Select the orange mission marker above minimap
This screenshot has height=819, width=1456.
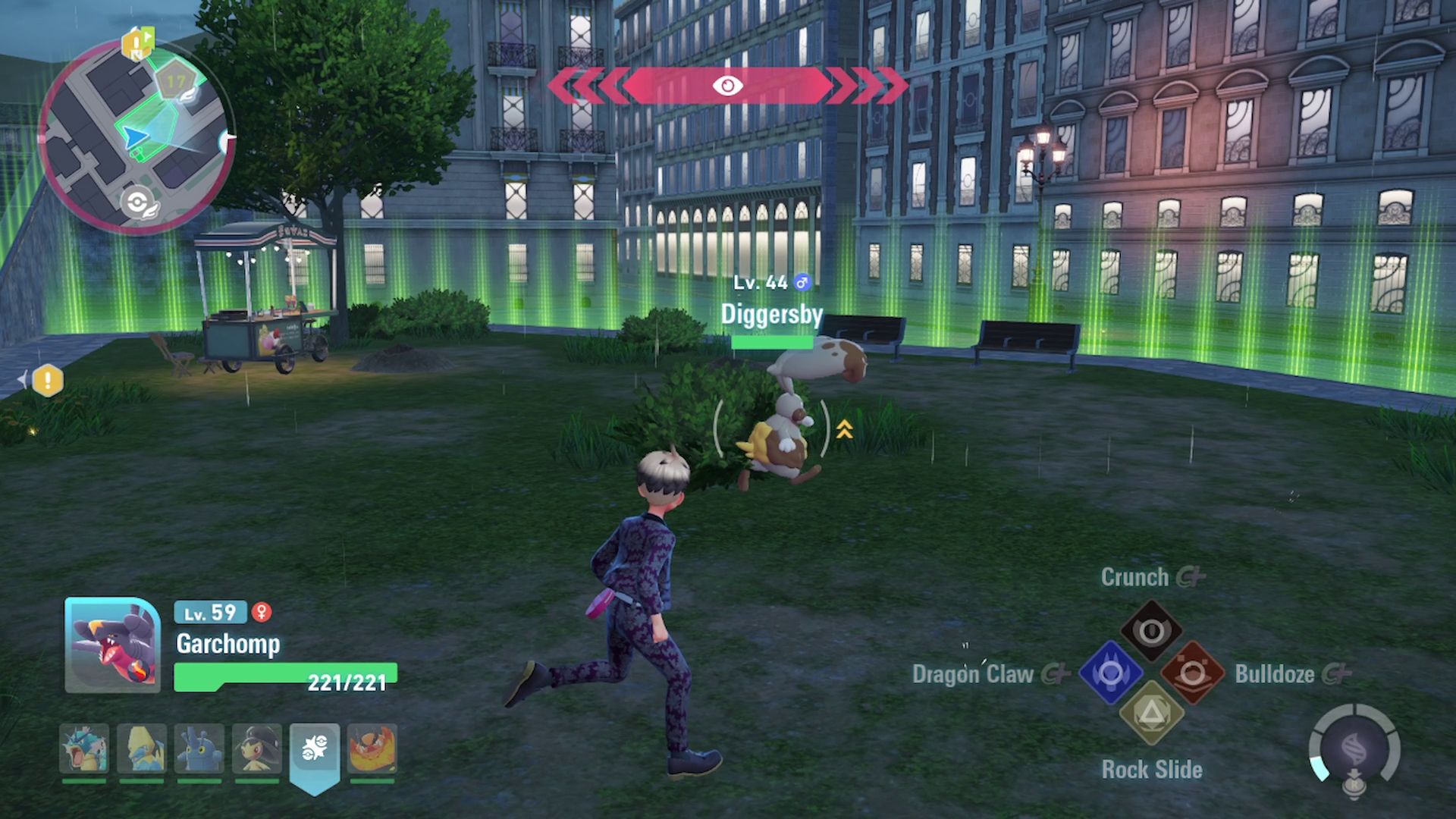pyautogui.click(x=138, y=42)
